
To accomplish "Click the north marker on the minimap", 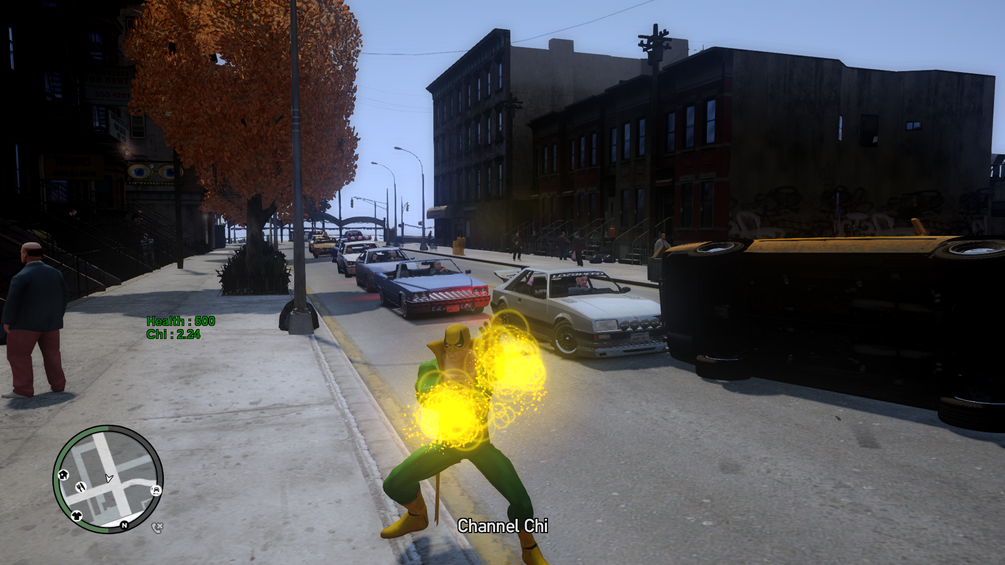I will click(x=124, y=525).
